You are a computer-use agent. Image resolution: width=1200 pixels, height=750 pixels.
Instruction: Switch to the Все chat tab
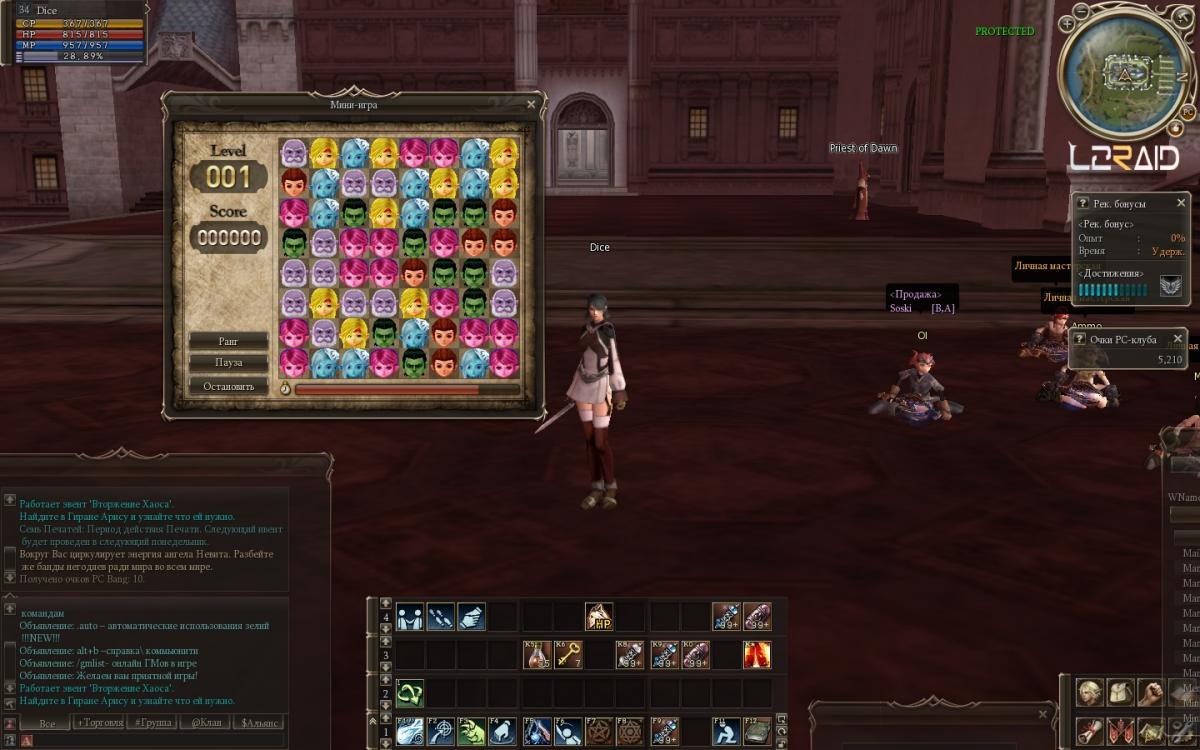click(x=47, y=722)
